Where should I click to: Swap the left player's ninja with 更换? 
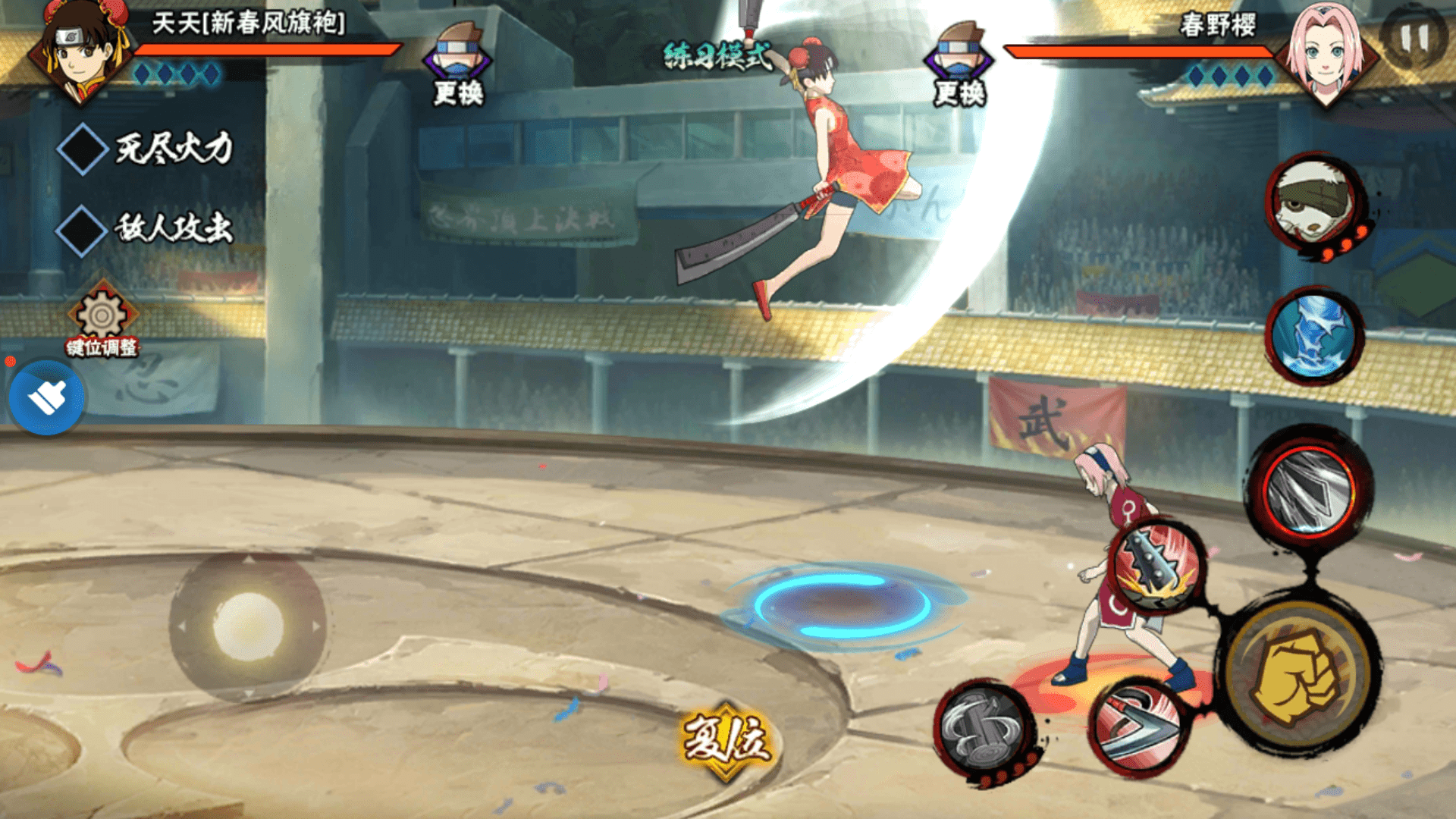[457, 64]
